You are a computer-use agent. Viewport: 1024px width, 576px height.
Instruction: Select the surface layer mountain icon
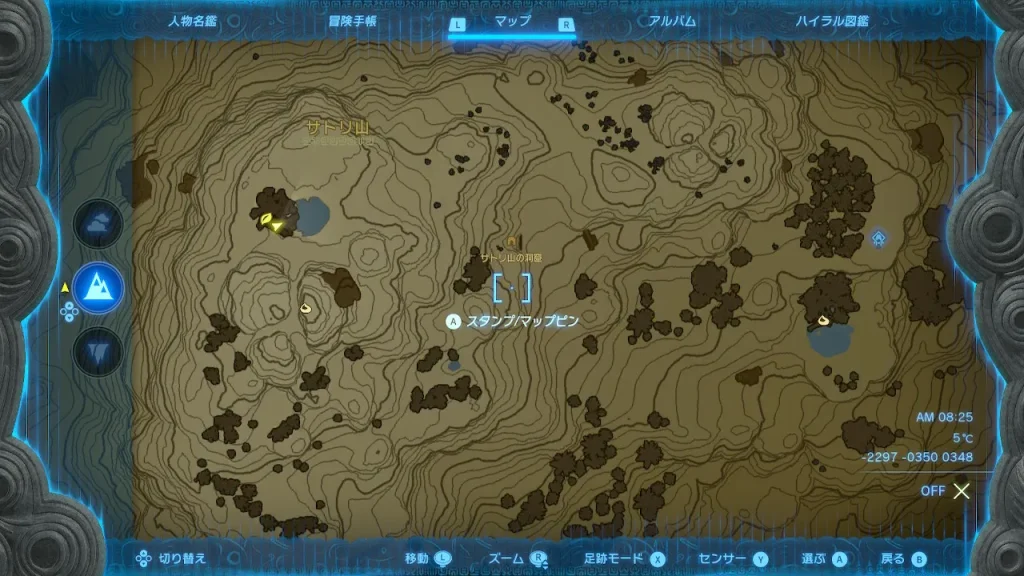point(98,289)
